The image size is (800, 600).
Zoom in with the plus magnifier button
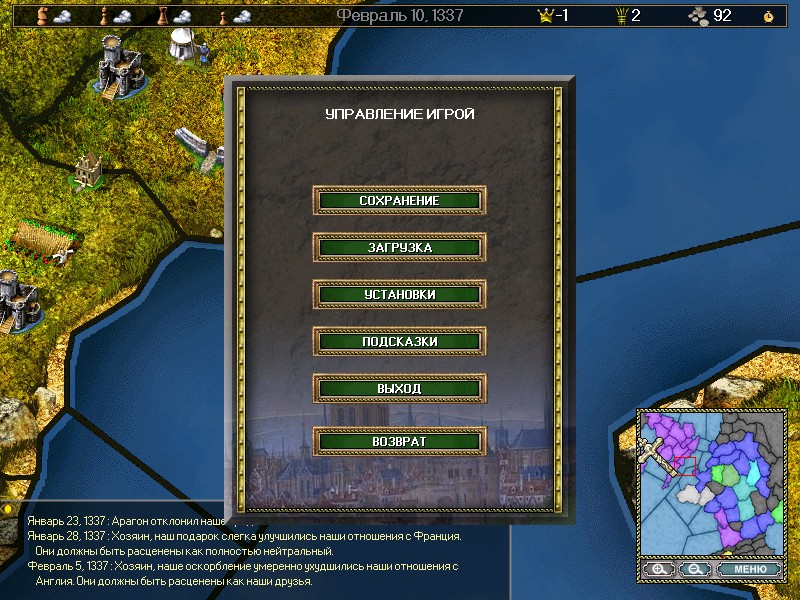(x=658, y=569)
